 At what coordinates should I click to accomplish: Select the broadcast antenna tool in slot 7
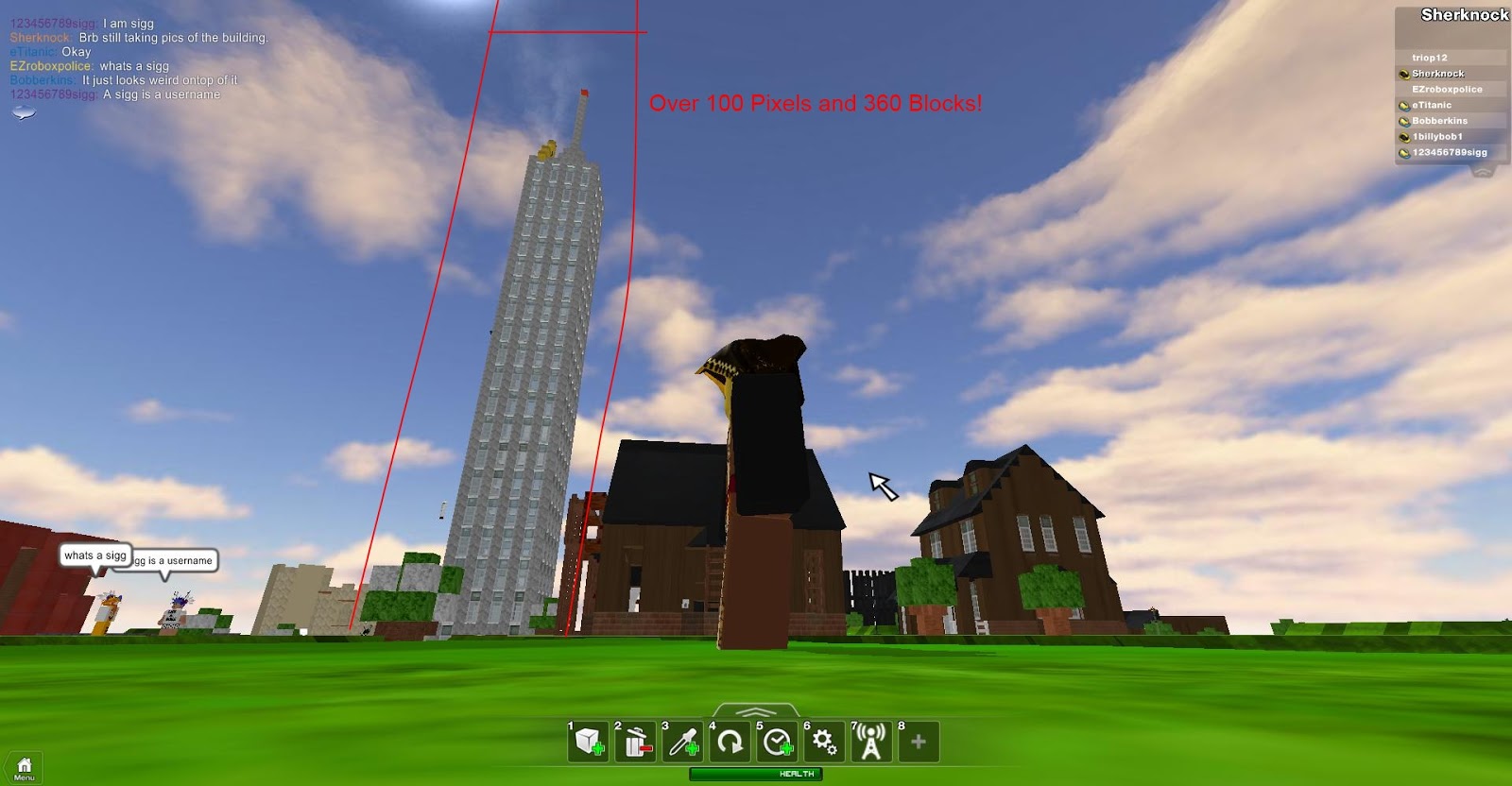(x=869, y=743)
